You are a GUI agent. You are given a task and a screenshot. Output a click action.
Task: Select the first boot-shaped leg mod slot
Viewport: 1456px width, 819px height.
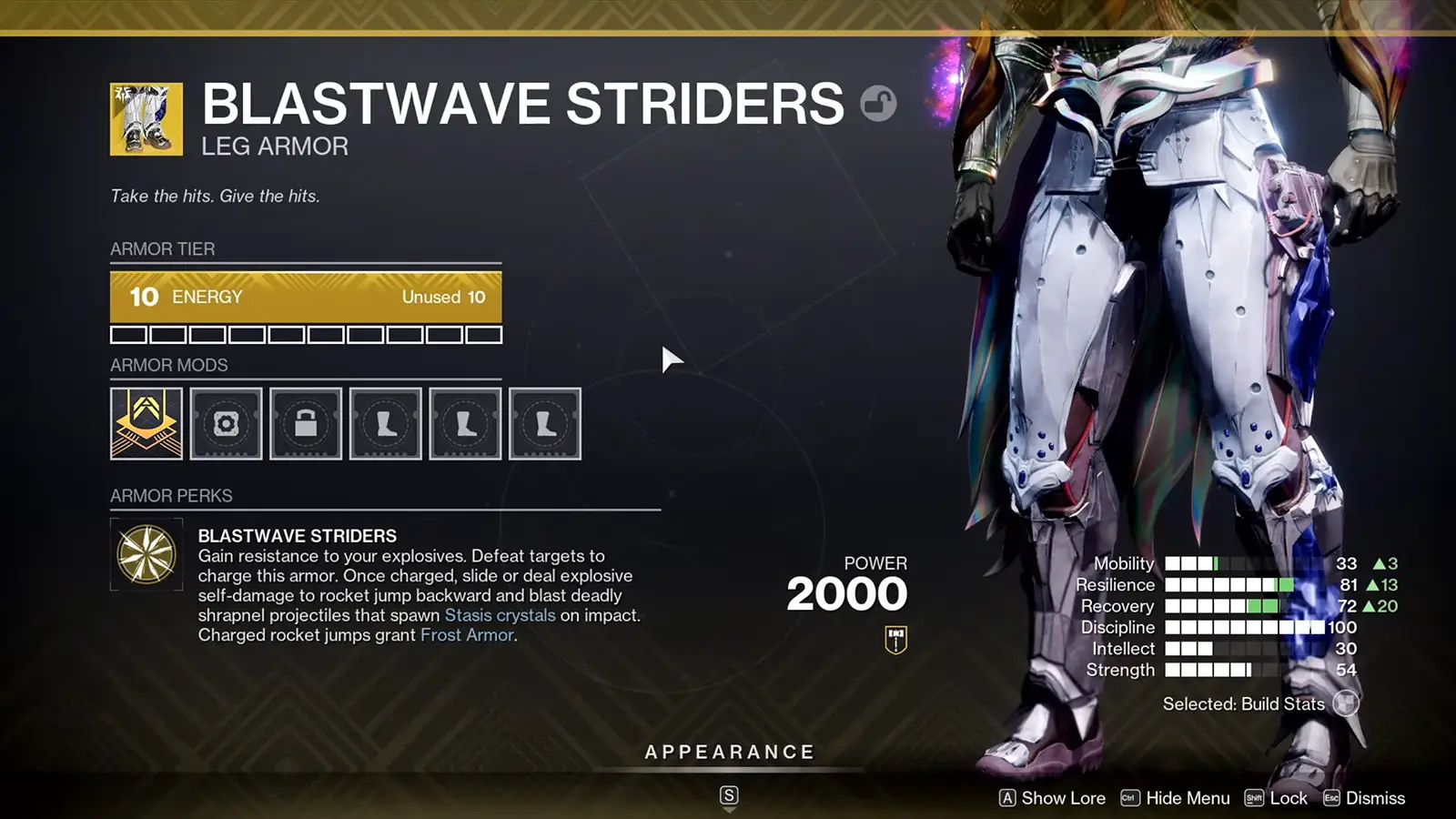(x=385, y=423)
